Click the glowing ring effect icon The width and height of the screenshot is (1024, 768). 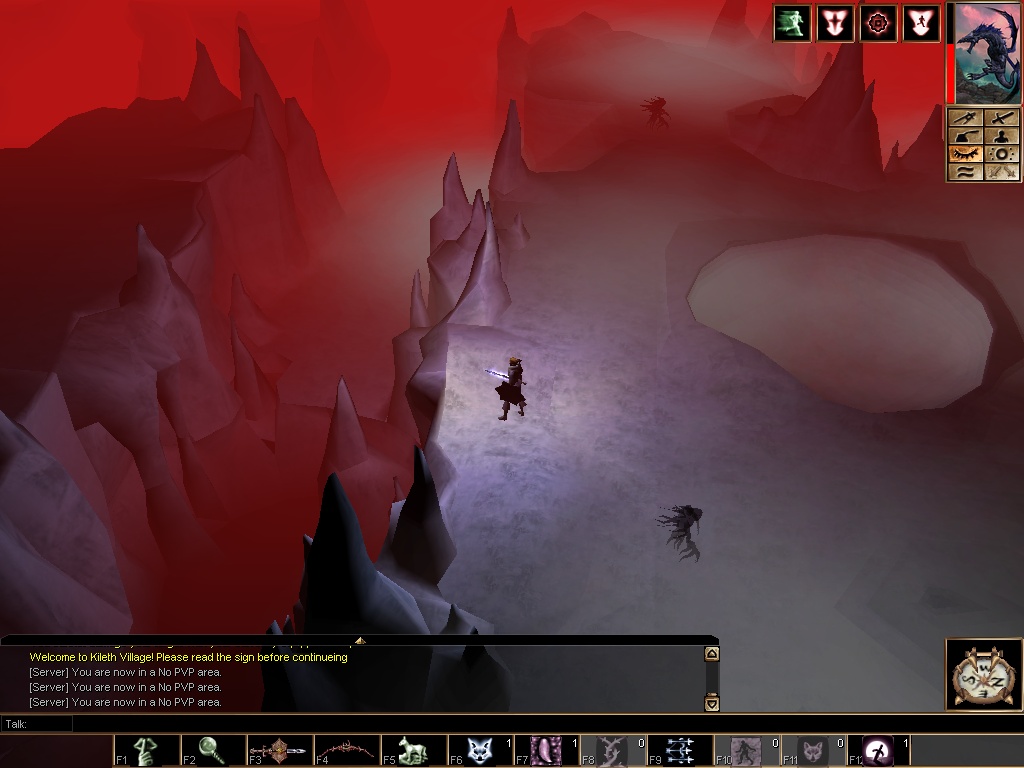point(878,24)
